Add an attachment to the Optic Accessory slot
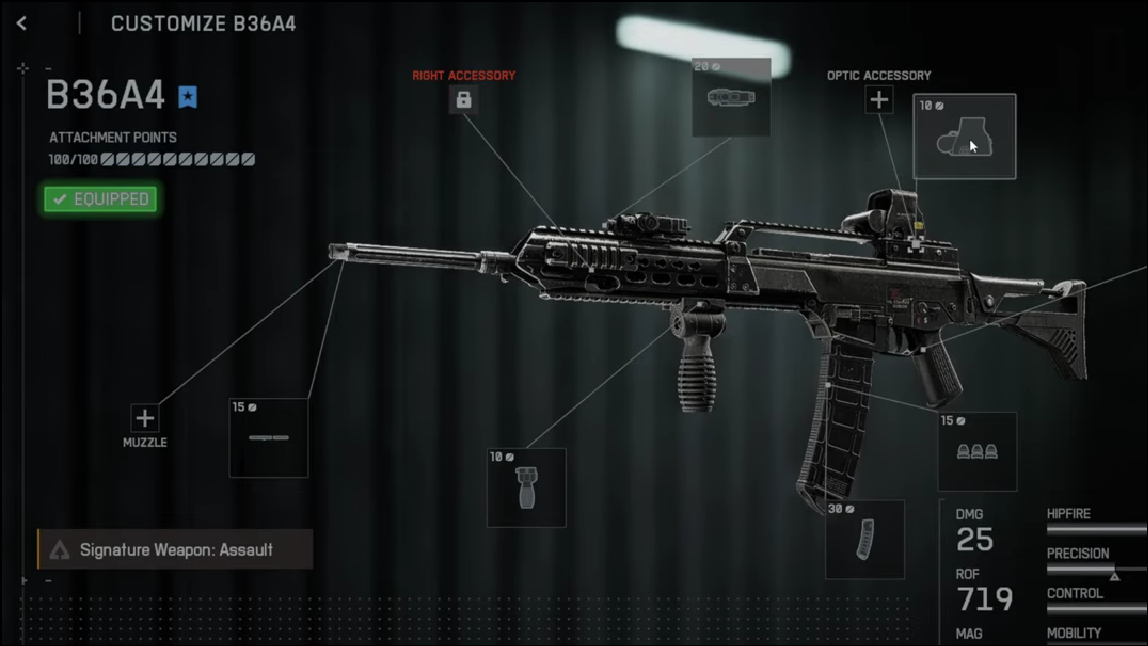Viewport: 1148px width, 646px height. click(879, 99)
